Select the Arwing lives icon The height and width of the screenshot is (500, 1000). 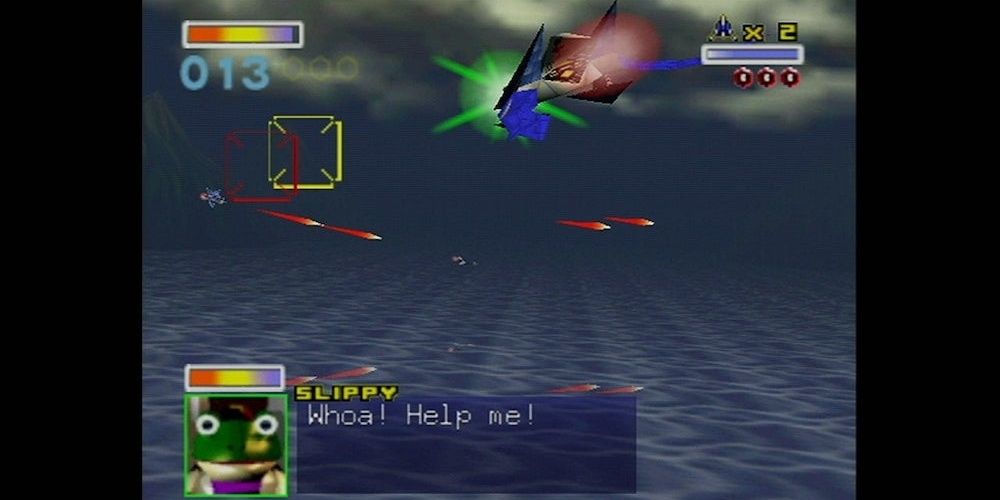pos(722,29)
